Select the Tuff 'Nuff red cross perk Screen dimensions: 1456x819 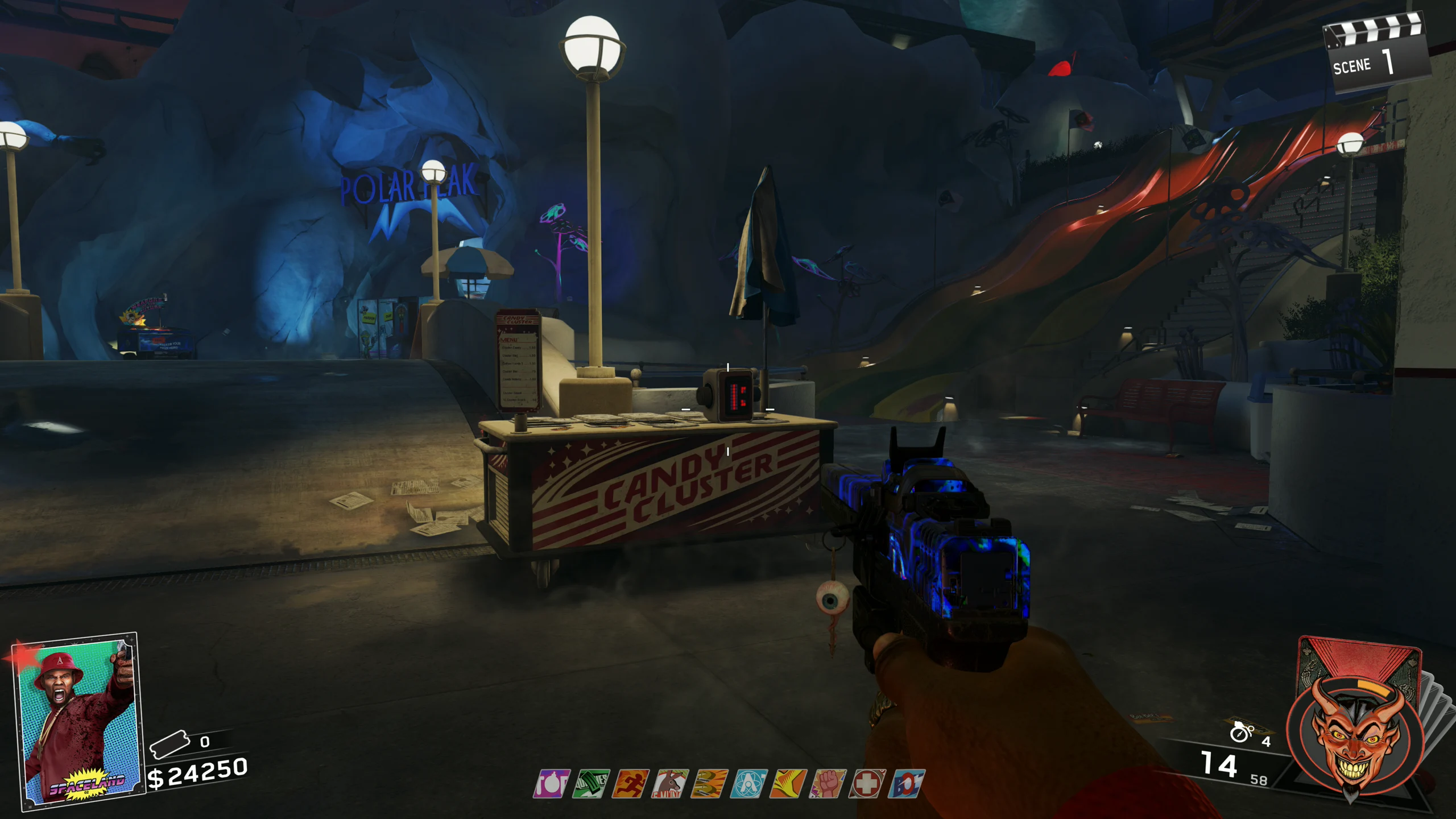(x=867, y=784)
